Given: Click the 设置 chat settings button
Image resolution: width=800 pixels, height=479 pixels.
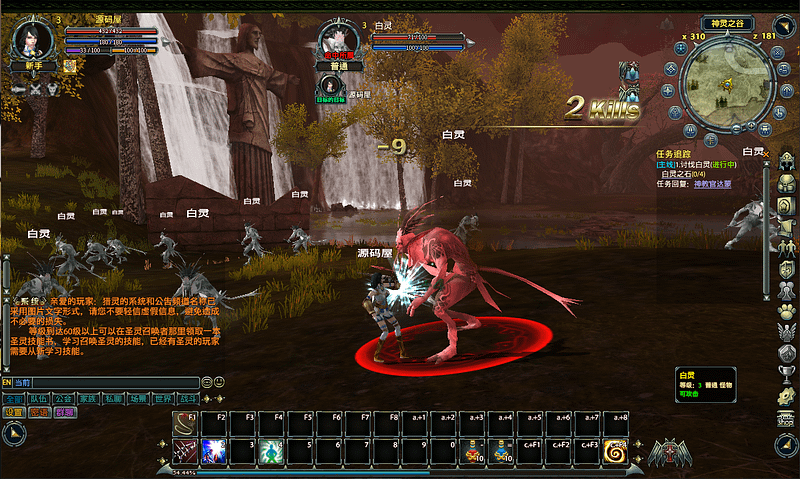Looking at the screenshot, I should pyautogui.click(x=14, y=412).
